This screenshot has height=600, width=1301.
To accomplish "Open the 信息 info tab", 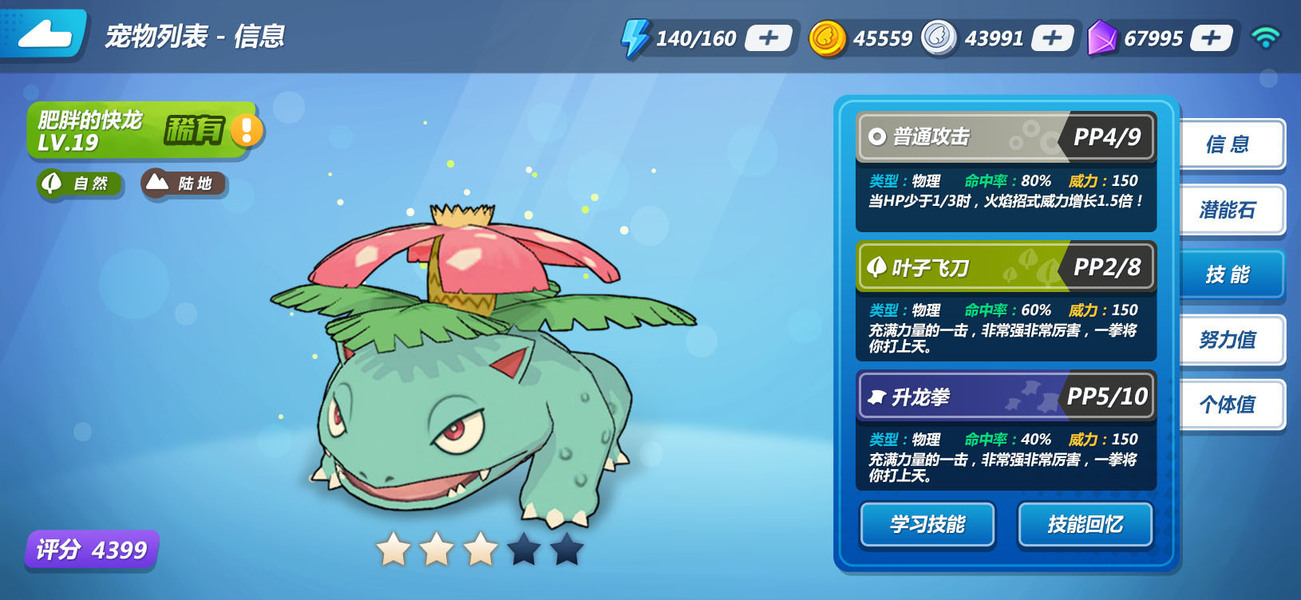I will click(x=1230, y=144).
